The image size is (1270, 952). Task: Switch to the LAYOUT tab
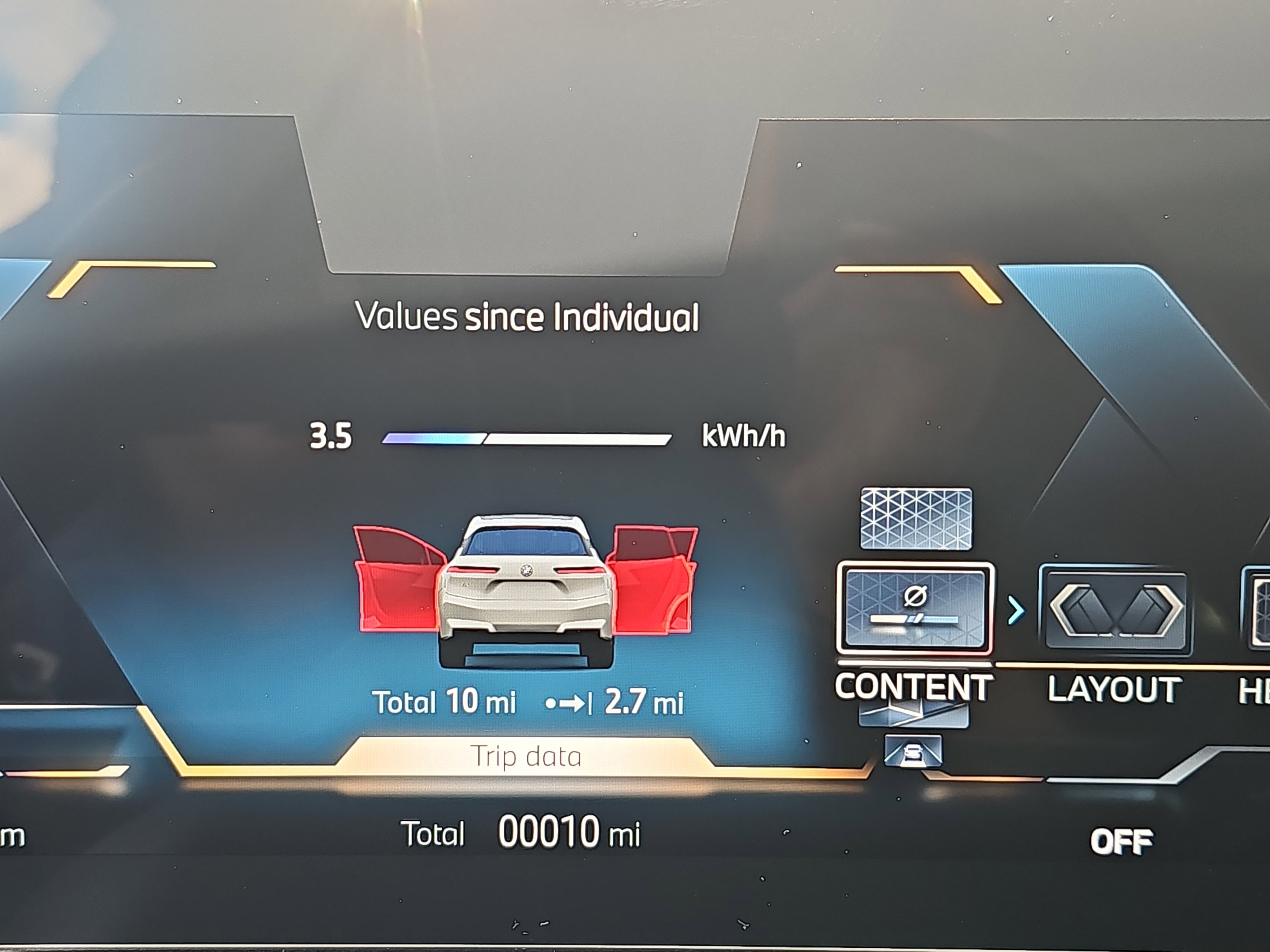pos(1116,688)
